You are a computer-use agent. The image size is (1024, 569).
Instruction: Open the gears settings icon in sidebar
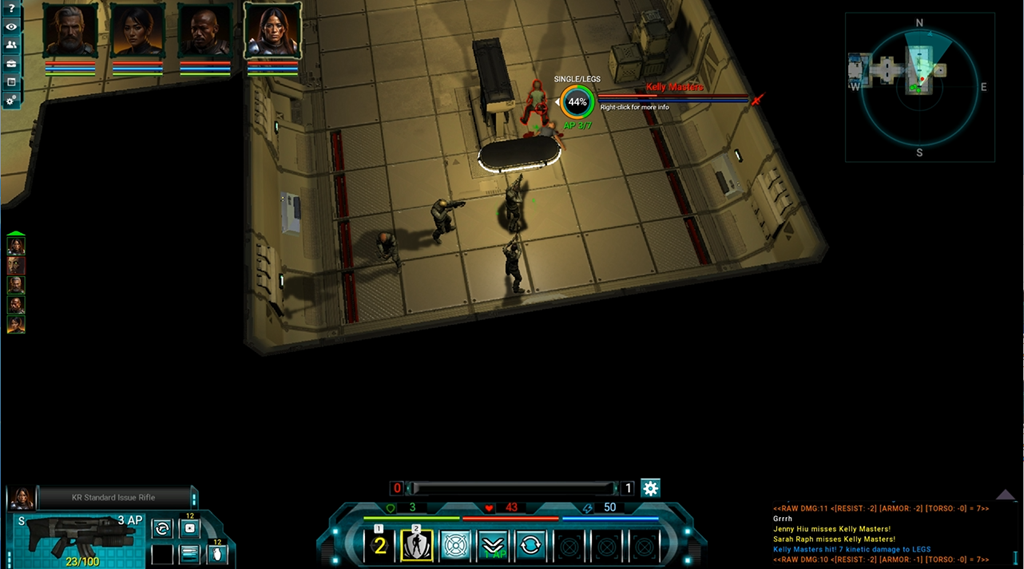(11, 101)
